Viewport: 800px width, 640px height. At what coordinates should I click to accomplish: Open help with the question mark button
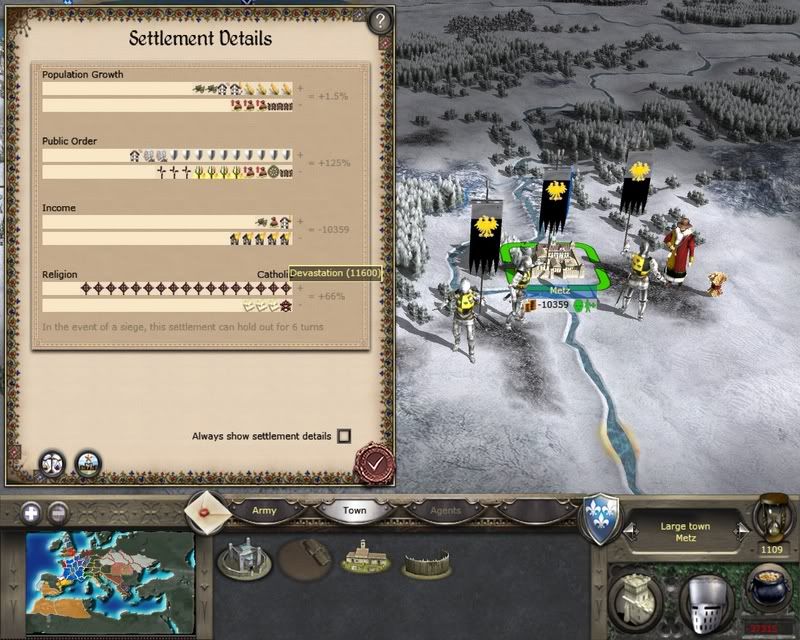379,19
